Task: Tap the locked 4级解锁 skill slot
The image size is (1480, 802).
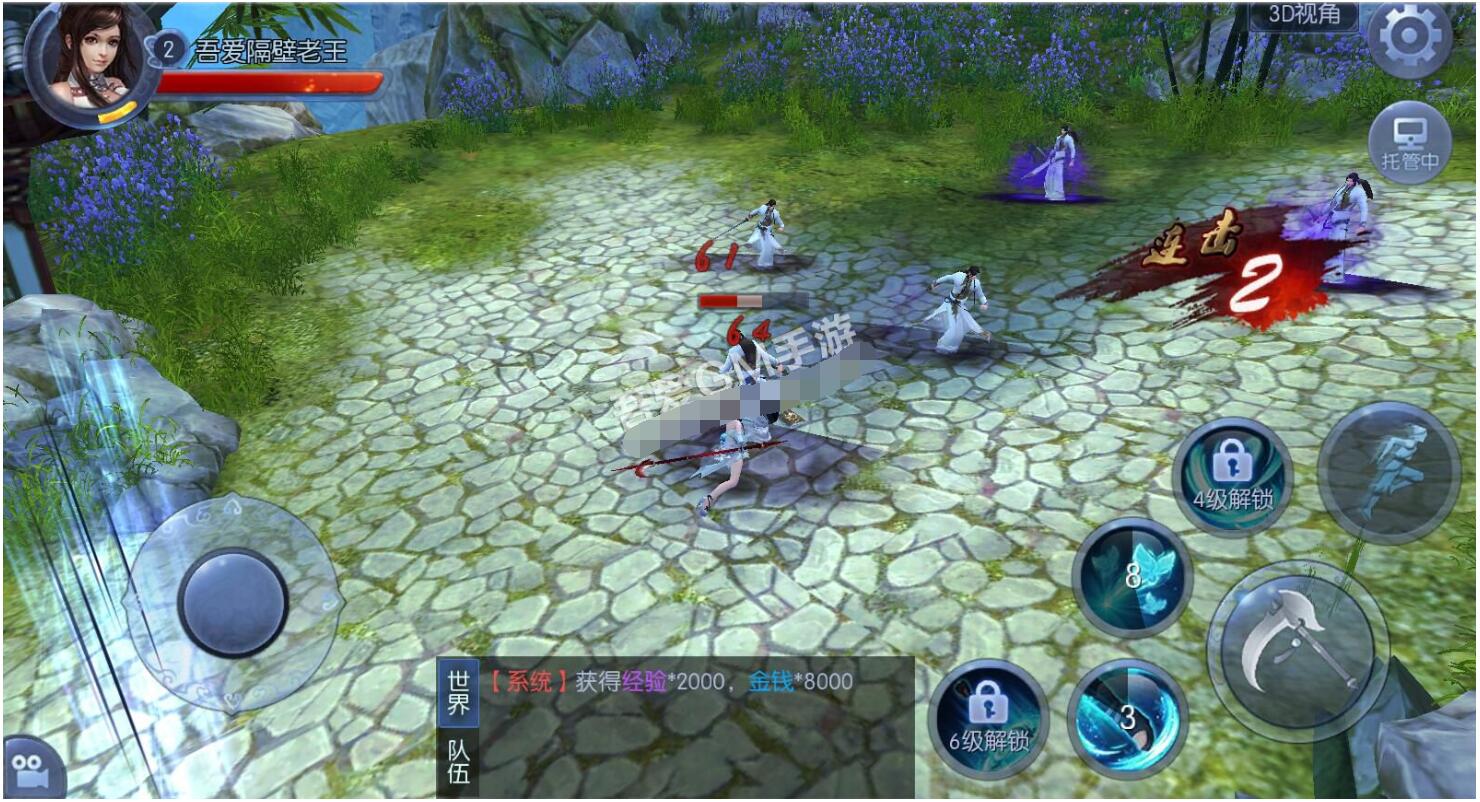Action: tap(1232, 477)
